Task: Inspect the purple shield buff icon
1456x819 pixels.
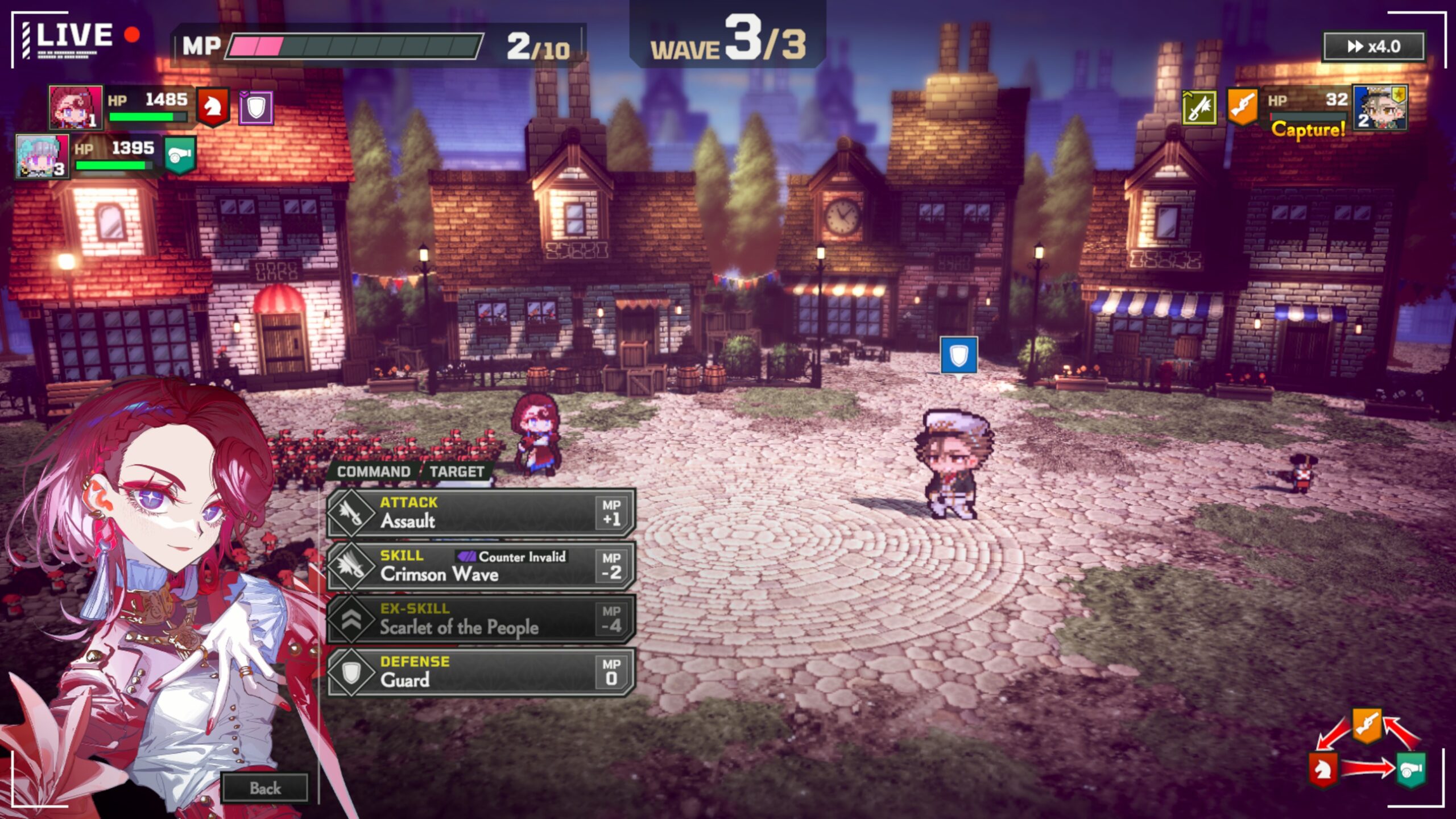Action: pos(256,107)
